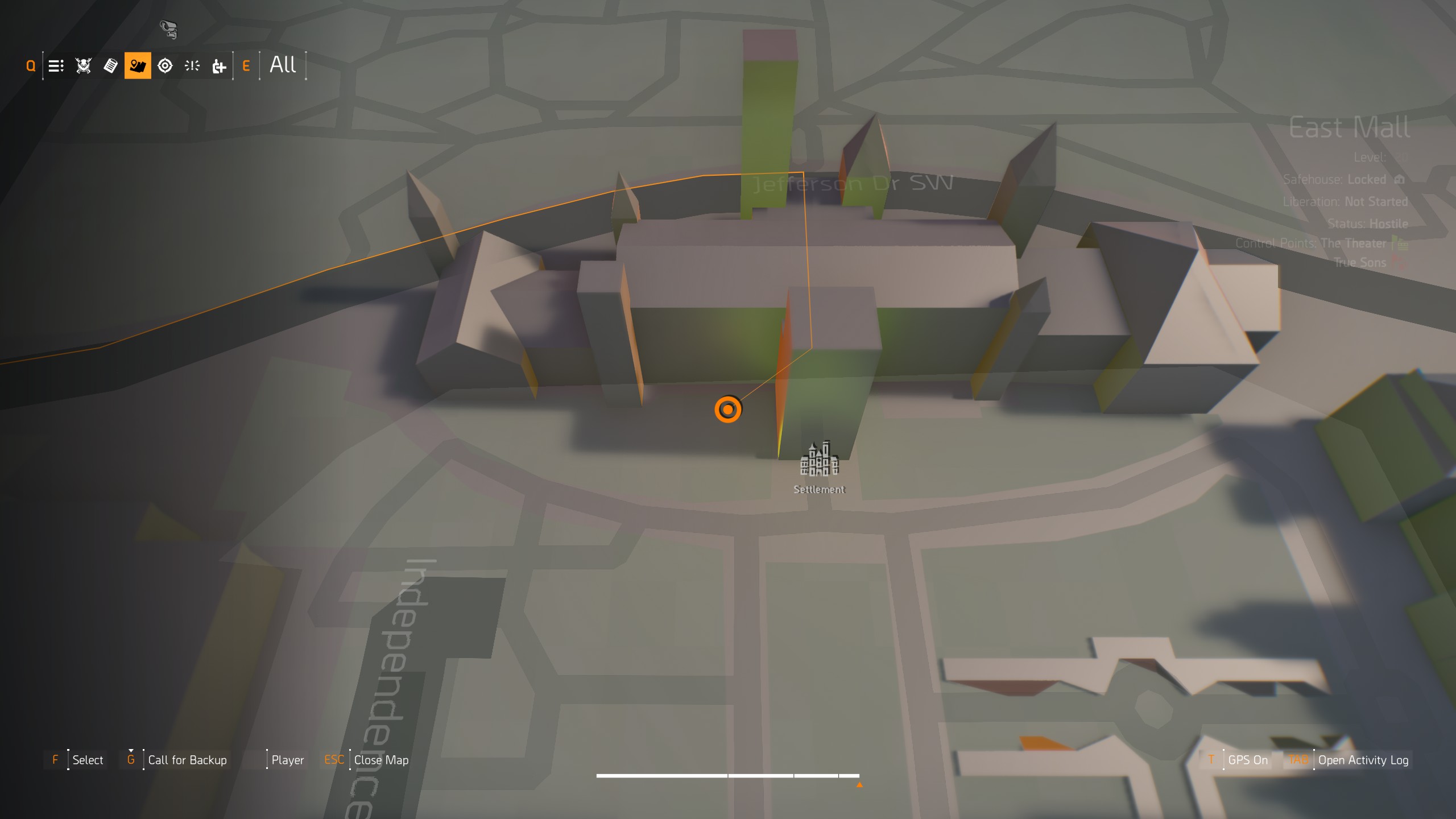This screenshot has width=1456, height=819.
Task: Enable GPS with the T toggle
Action: [x=1212, y=759]
